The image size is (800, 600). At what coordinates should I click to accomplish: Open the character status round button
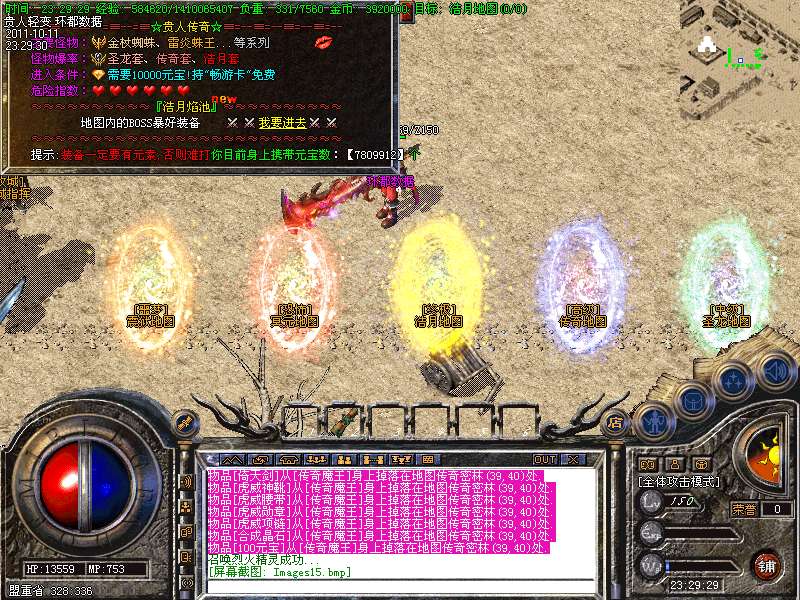click(650, 421)
